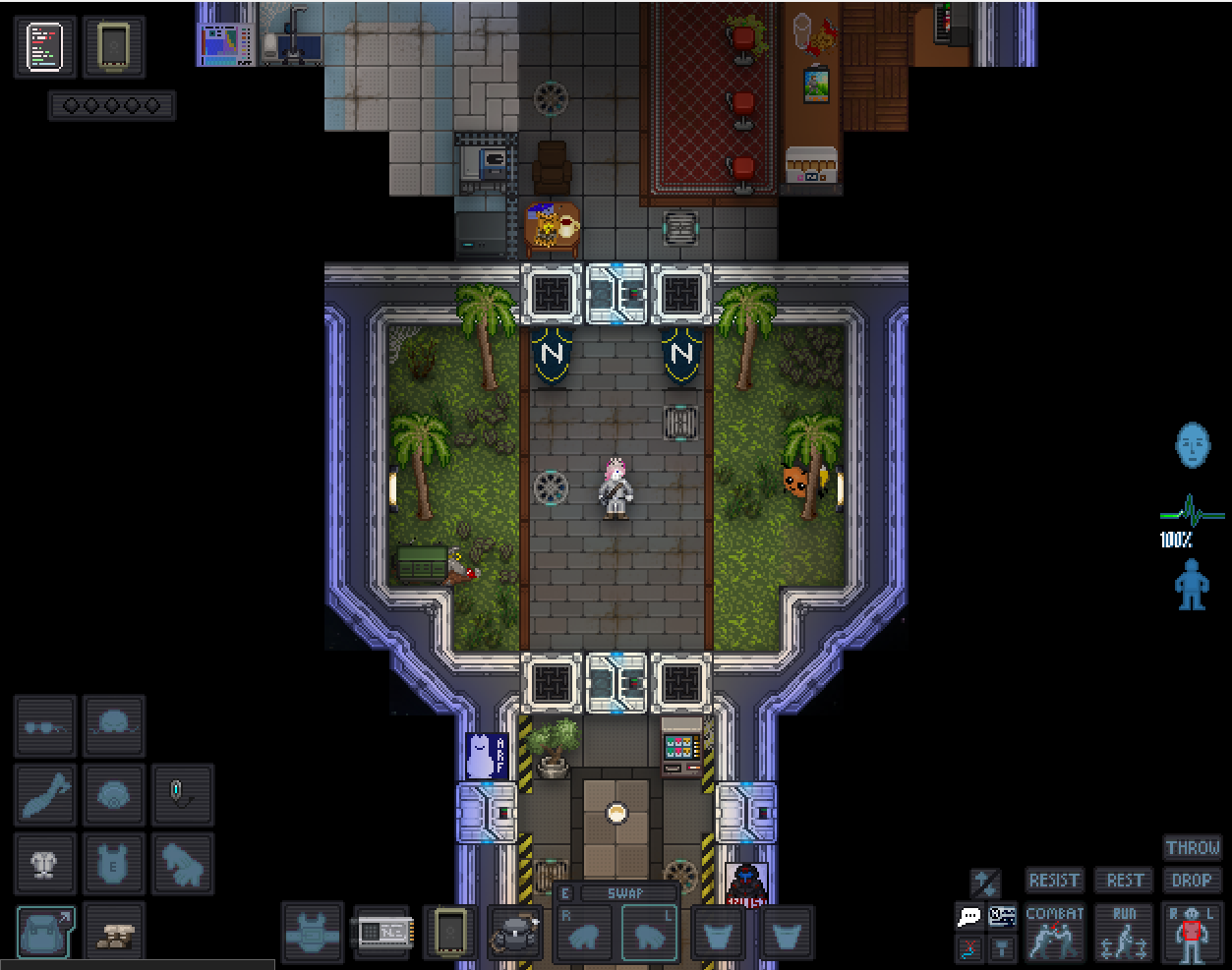Click the THROW button

[1192, 847]
